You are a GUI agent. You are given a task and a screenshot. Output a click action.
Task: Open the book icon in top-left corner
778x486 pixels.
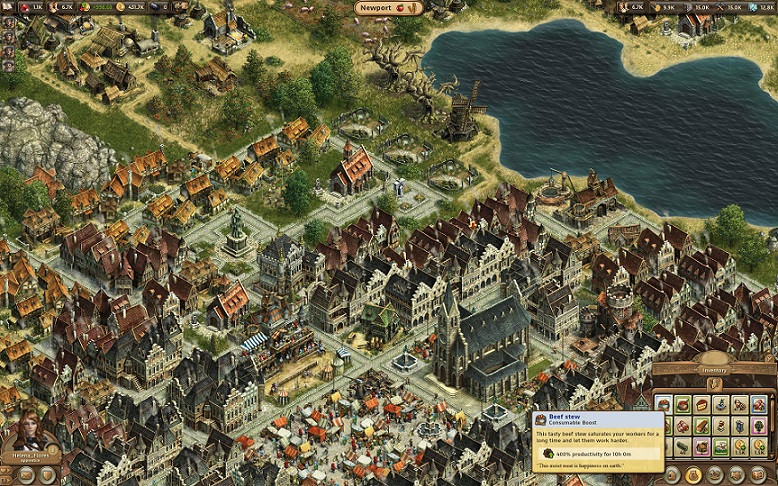pyautogui.click(x=7, y=6)
